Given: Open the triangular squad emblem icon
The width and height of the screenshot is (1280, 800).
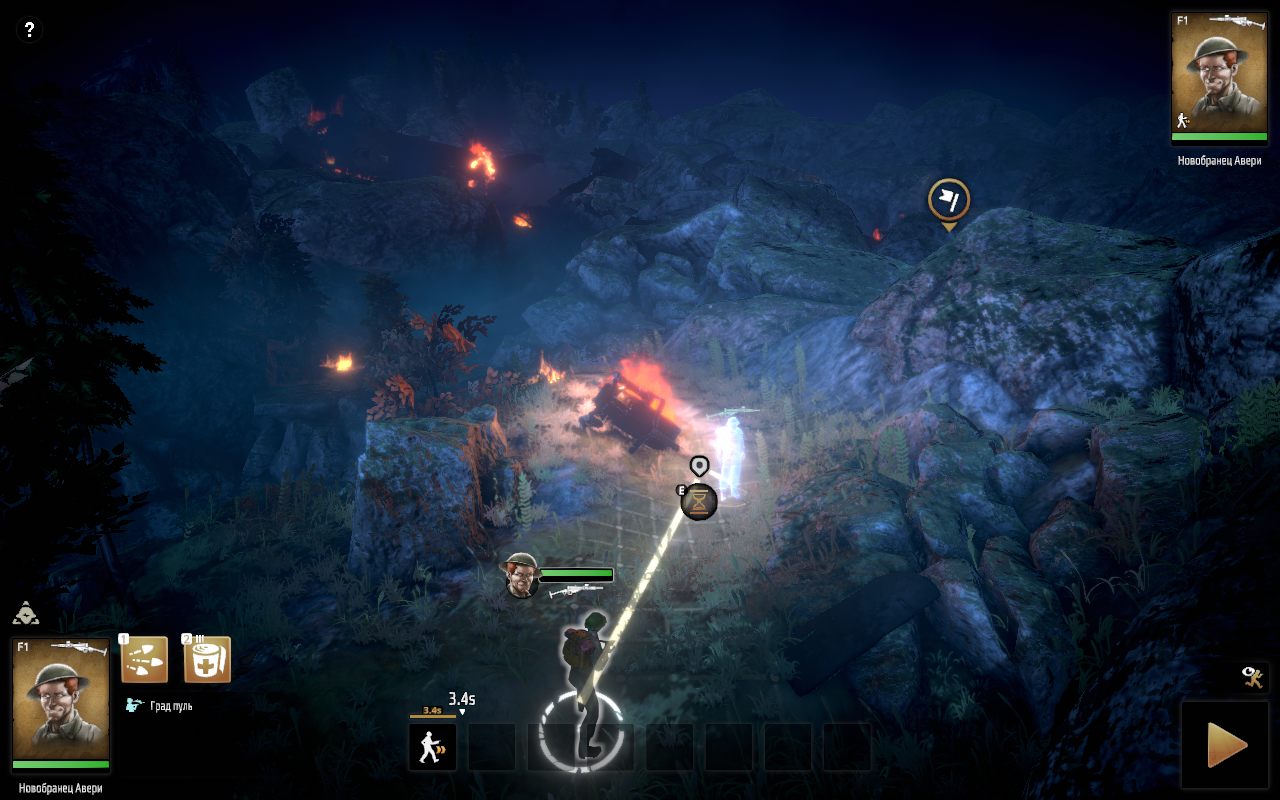Looking at the screenshot, I should [x=26, y=613].
